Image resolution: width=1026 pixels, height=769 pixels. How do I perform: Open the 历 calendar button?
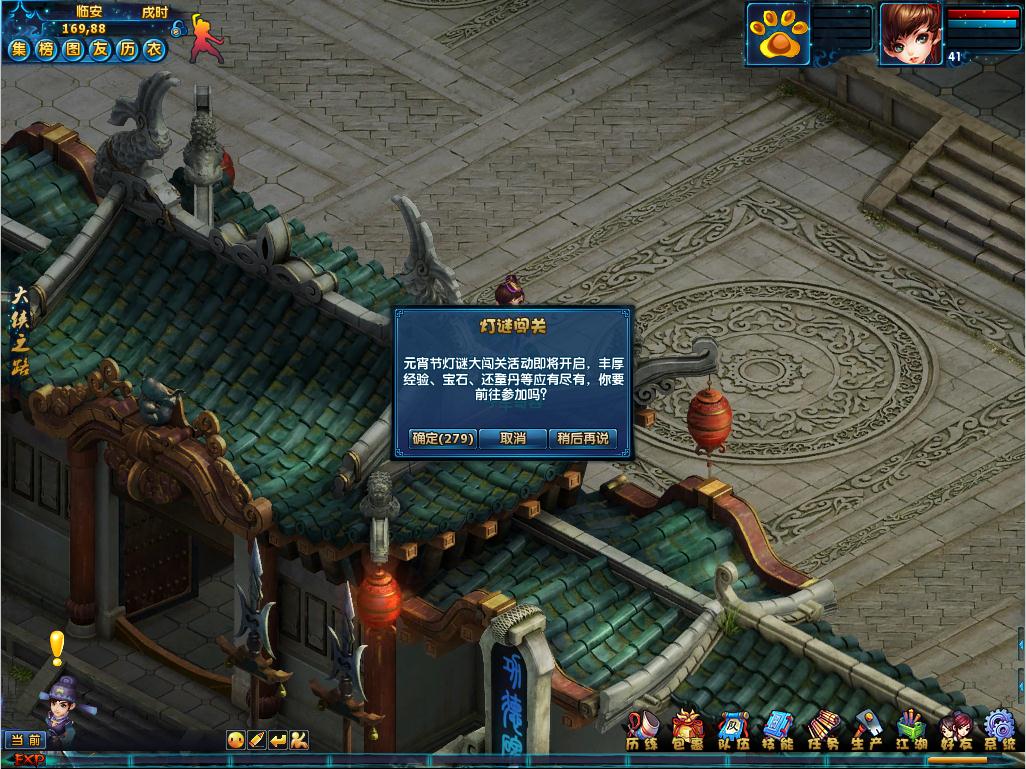point(127,49)
